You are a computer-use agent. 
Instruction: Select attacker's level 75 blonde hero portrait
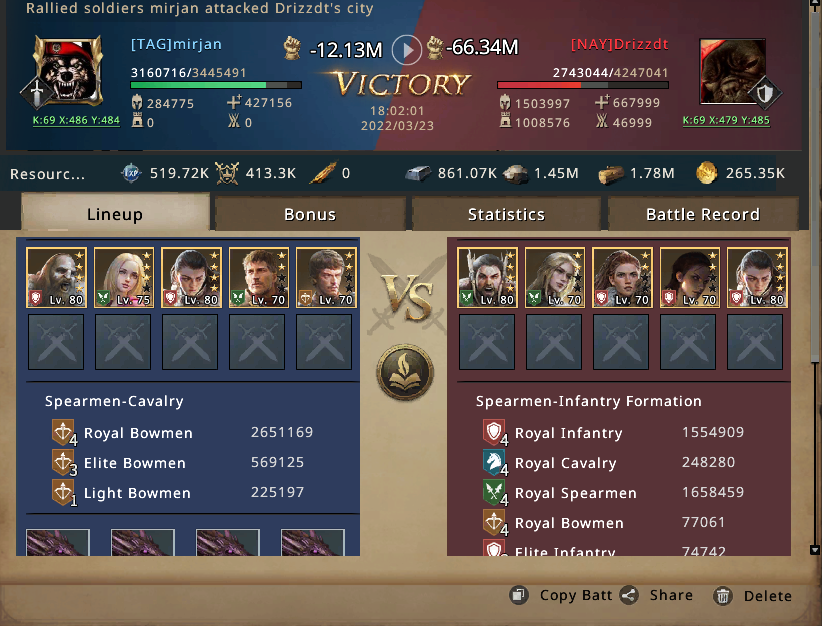[124, 277]
